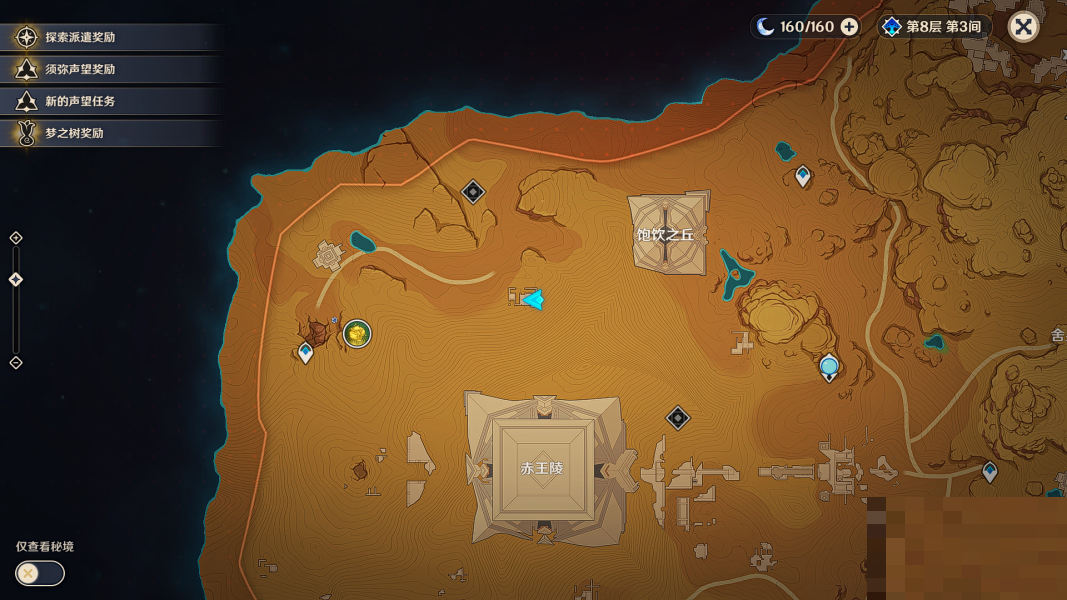Select the Statue of the Seven marker
The height and width of the screenshot is (600, 1067).
point(829,368)
